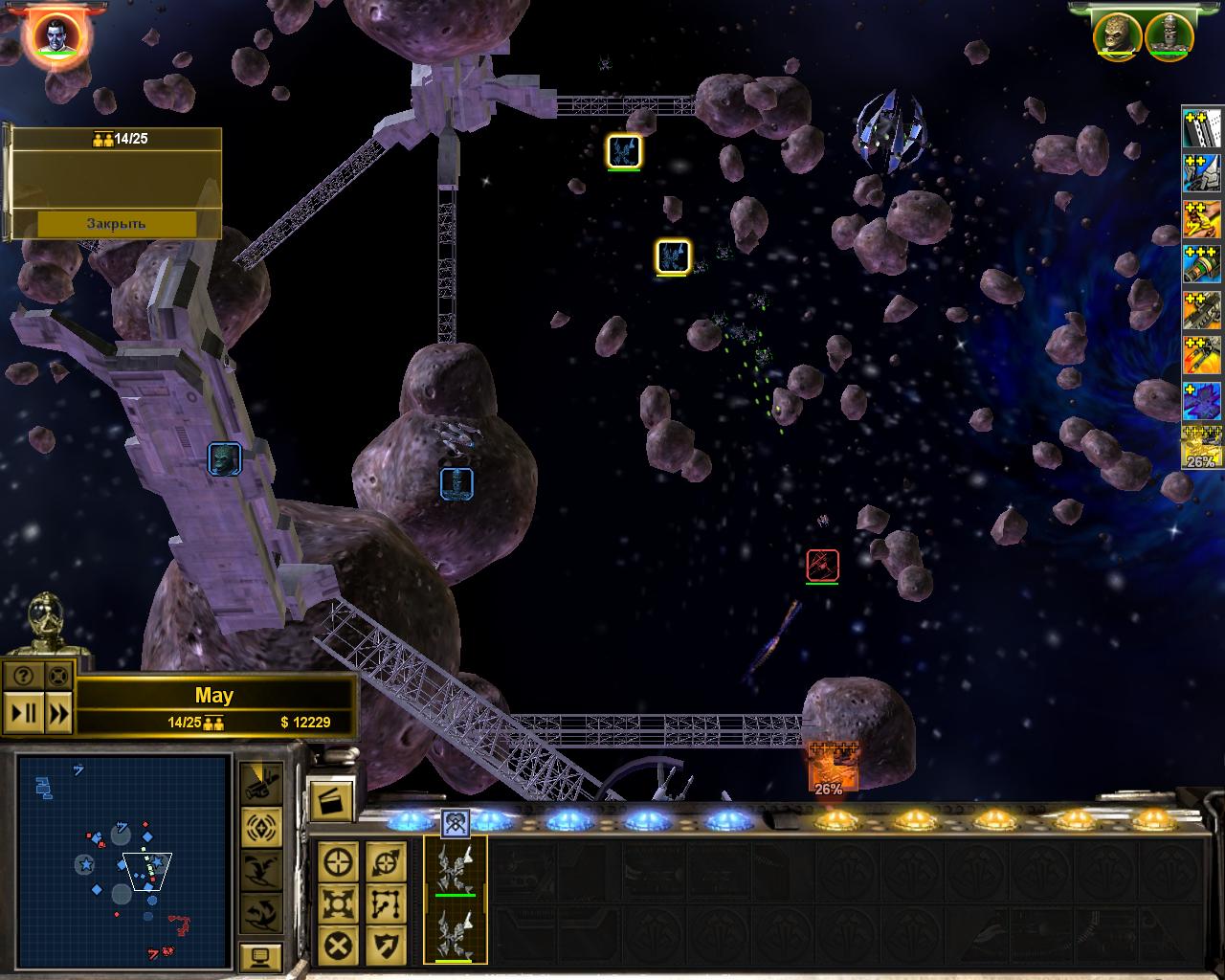Choose the attack-move command with arrow
This screenshot has width=1225, height=980.
386,862
